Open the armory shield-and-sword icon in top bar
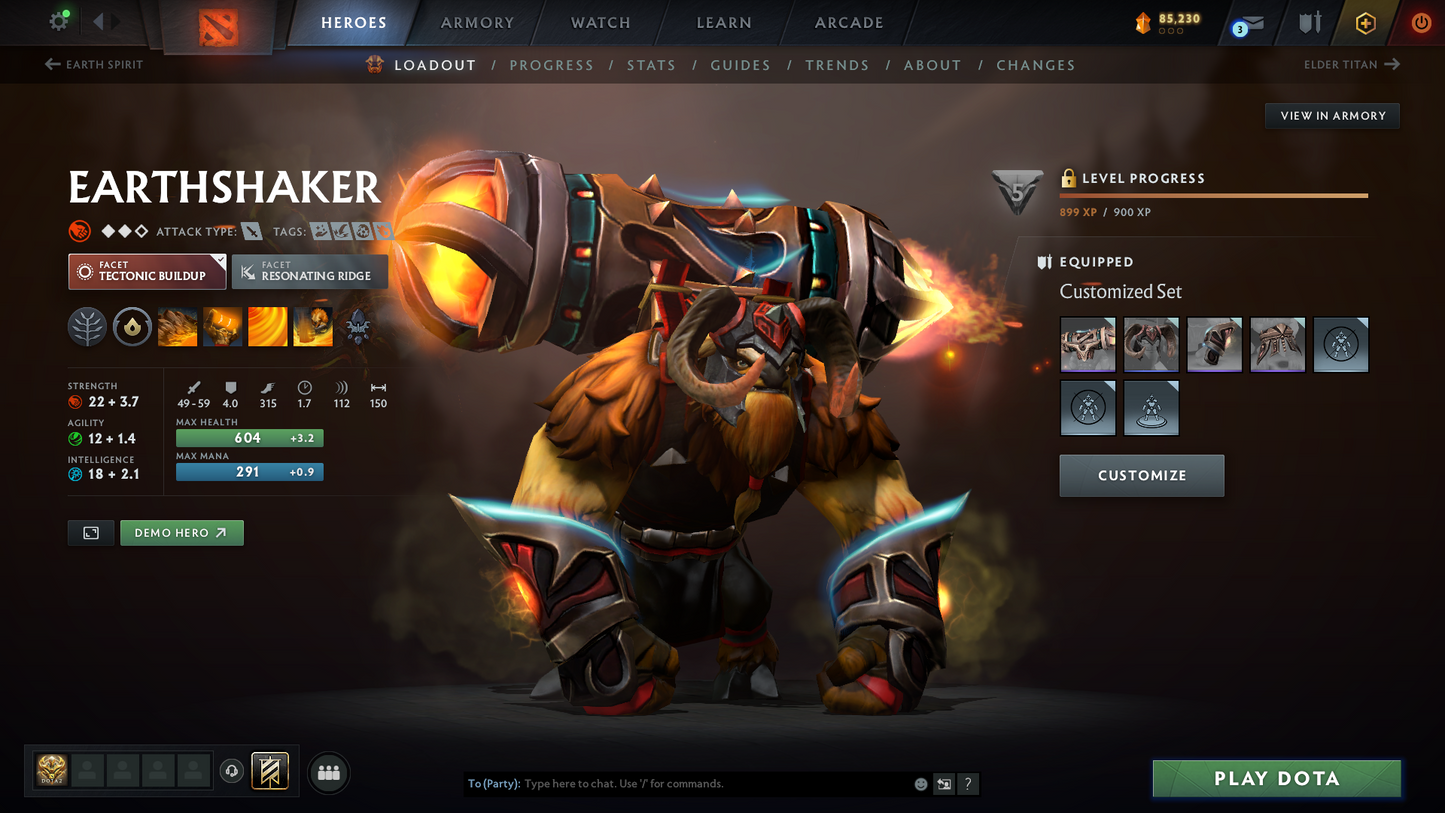This screenshot has width=1445, height=813. tap(1309, 22)
